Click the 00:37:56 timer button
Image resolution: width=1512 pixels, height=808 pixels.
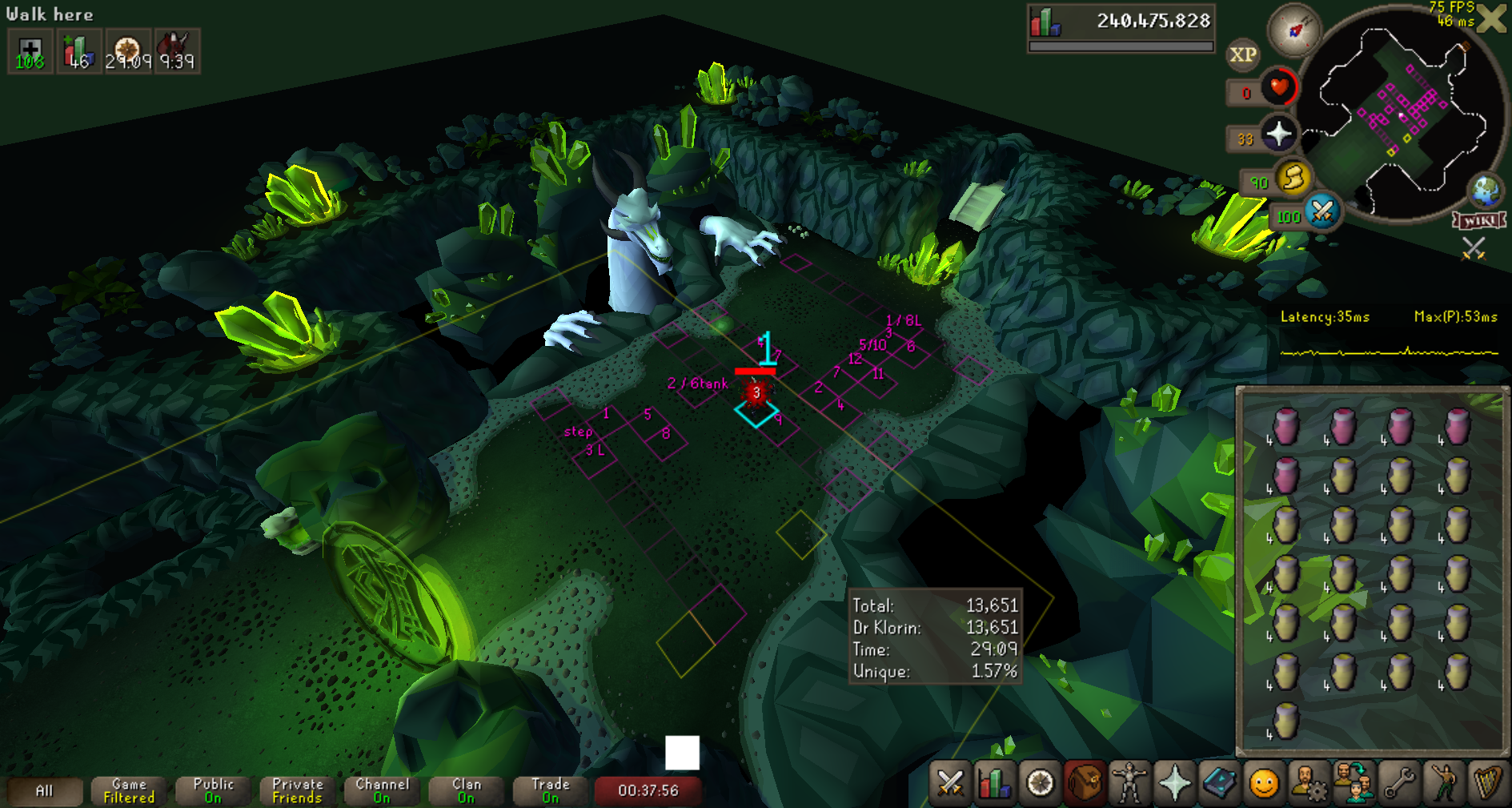pos(648,790)
